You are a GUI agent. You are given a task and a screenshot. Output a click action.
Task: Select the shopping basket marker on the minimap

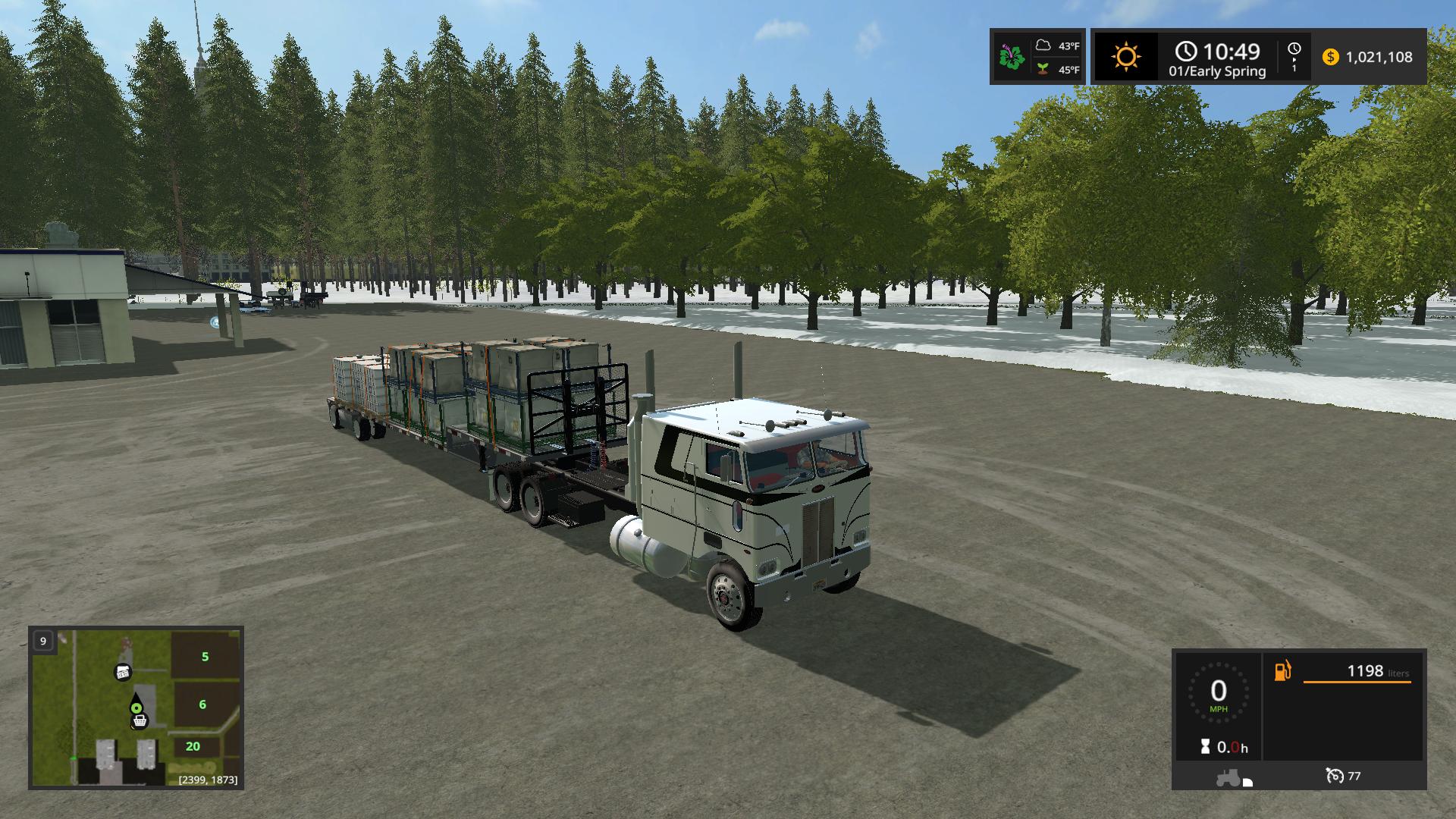pyautogui.click(x=139, y=722)
